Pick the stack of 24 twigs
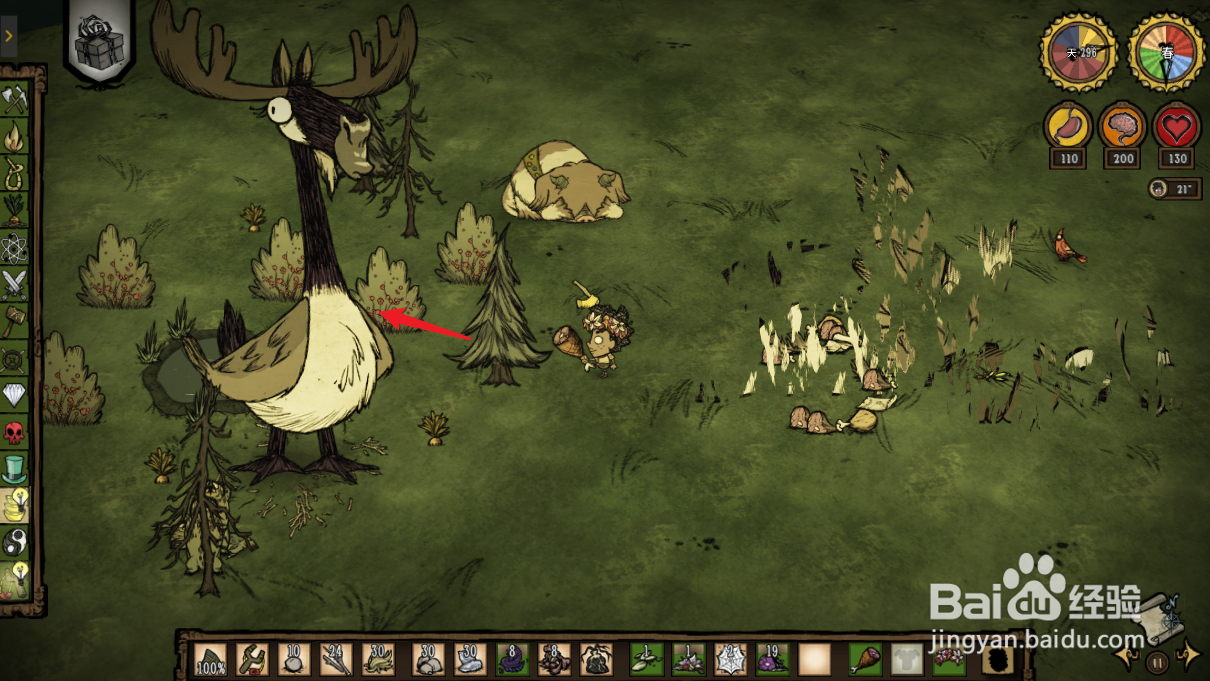Screen dimensions: 1210x681 pyautogui.click(x=336, y=660)
